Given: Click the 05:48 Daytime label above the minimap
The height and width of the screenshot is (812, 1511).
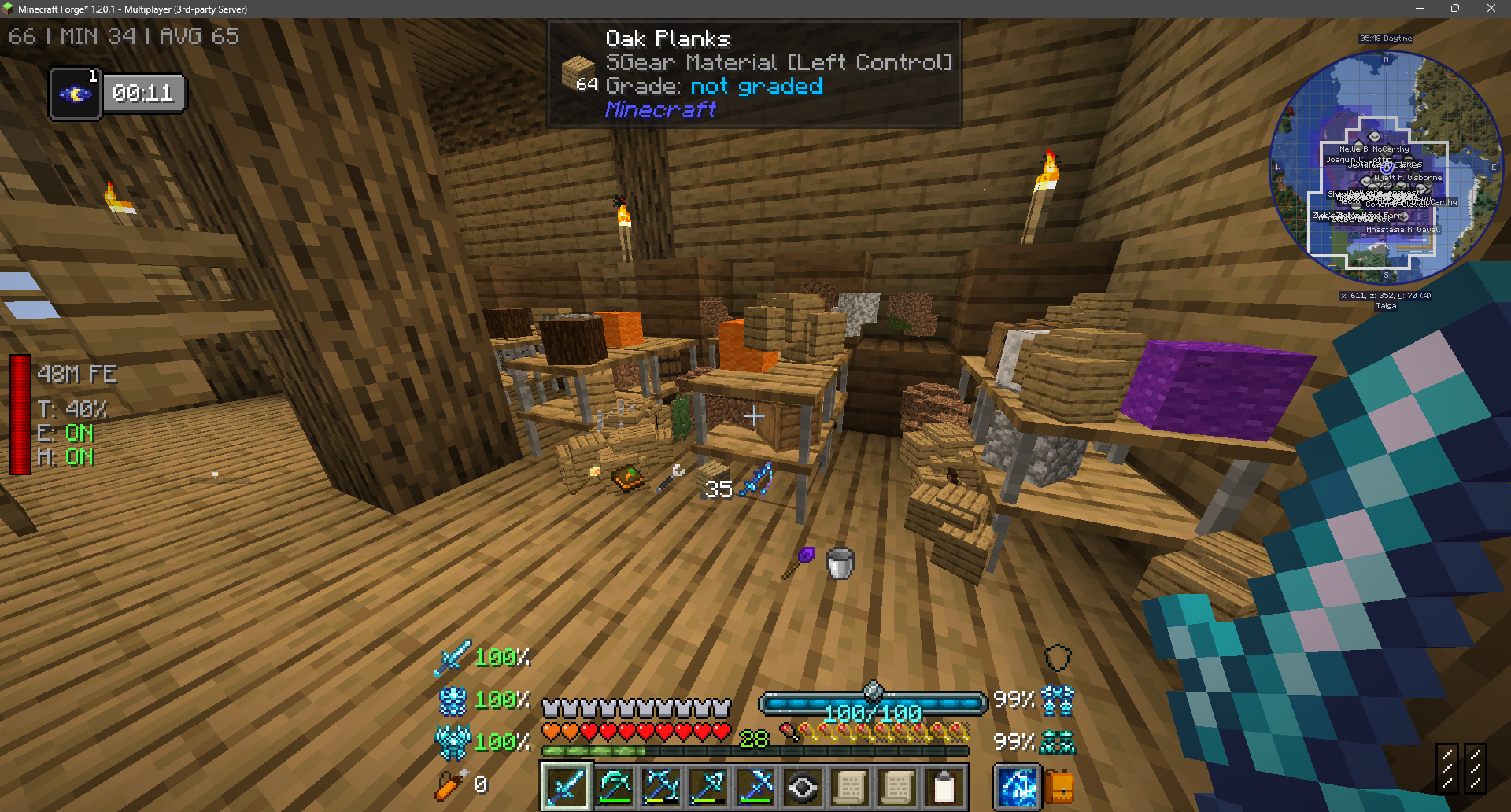Looking at the screenshot, I should click(1385, 38).
